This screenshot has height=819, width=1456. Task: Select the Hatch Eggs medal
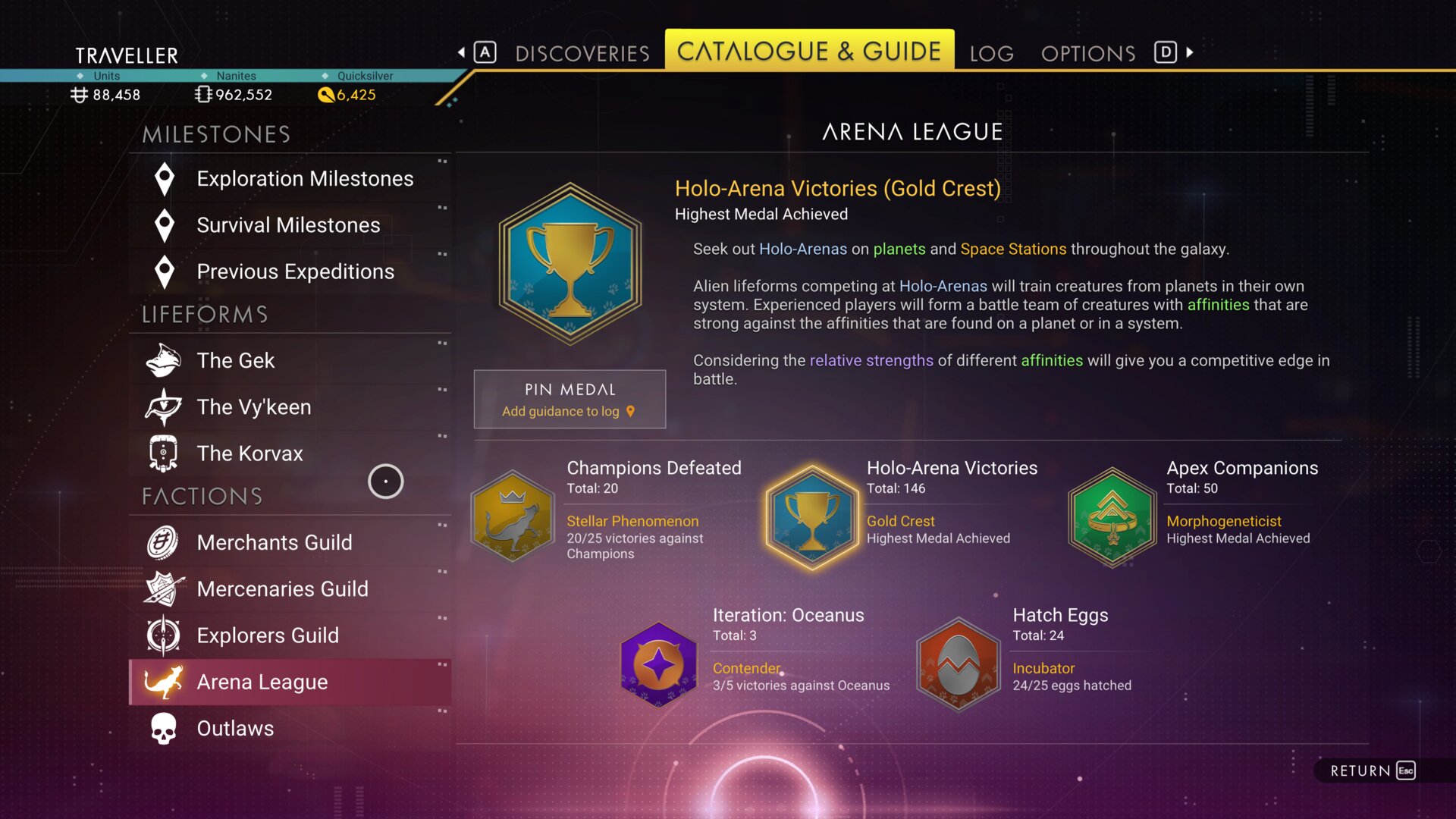coord(958,664)
